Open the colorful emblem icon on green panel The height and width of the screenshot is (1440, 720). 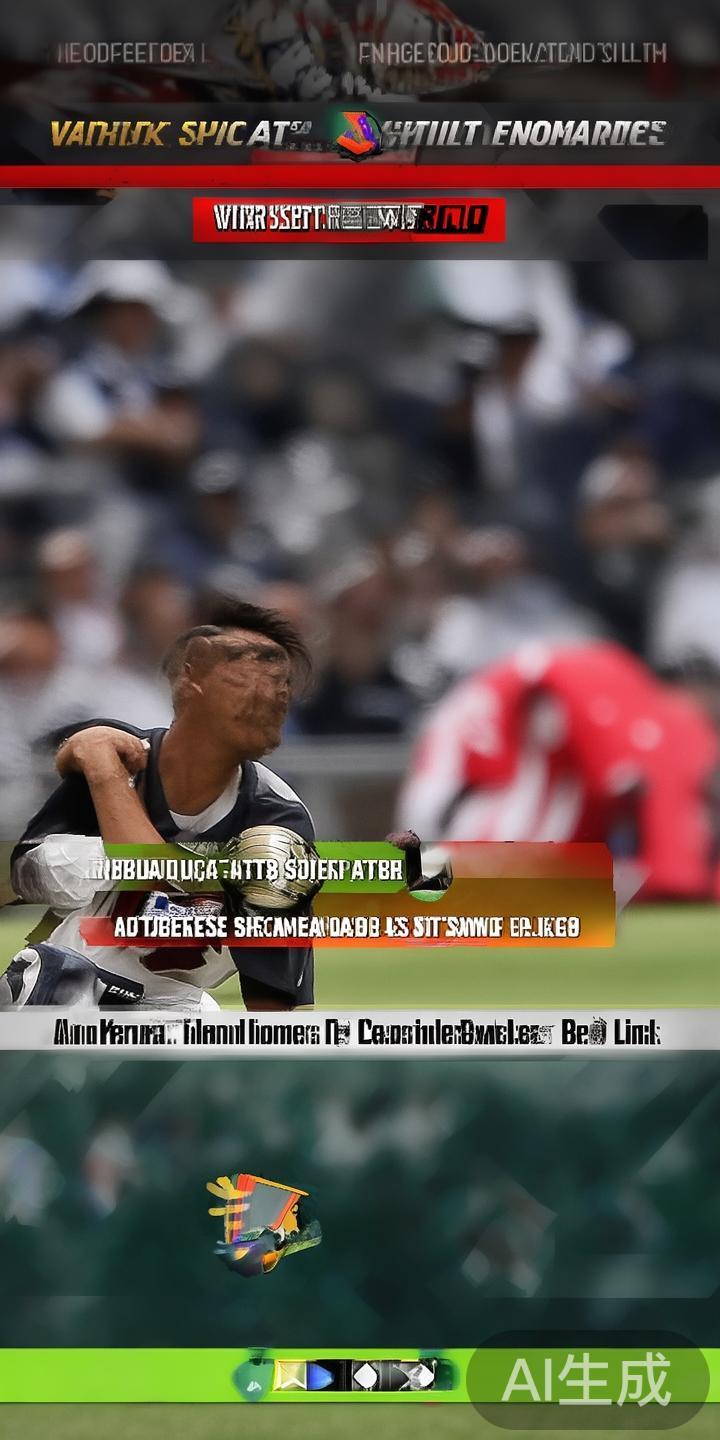[263, 1224]
